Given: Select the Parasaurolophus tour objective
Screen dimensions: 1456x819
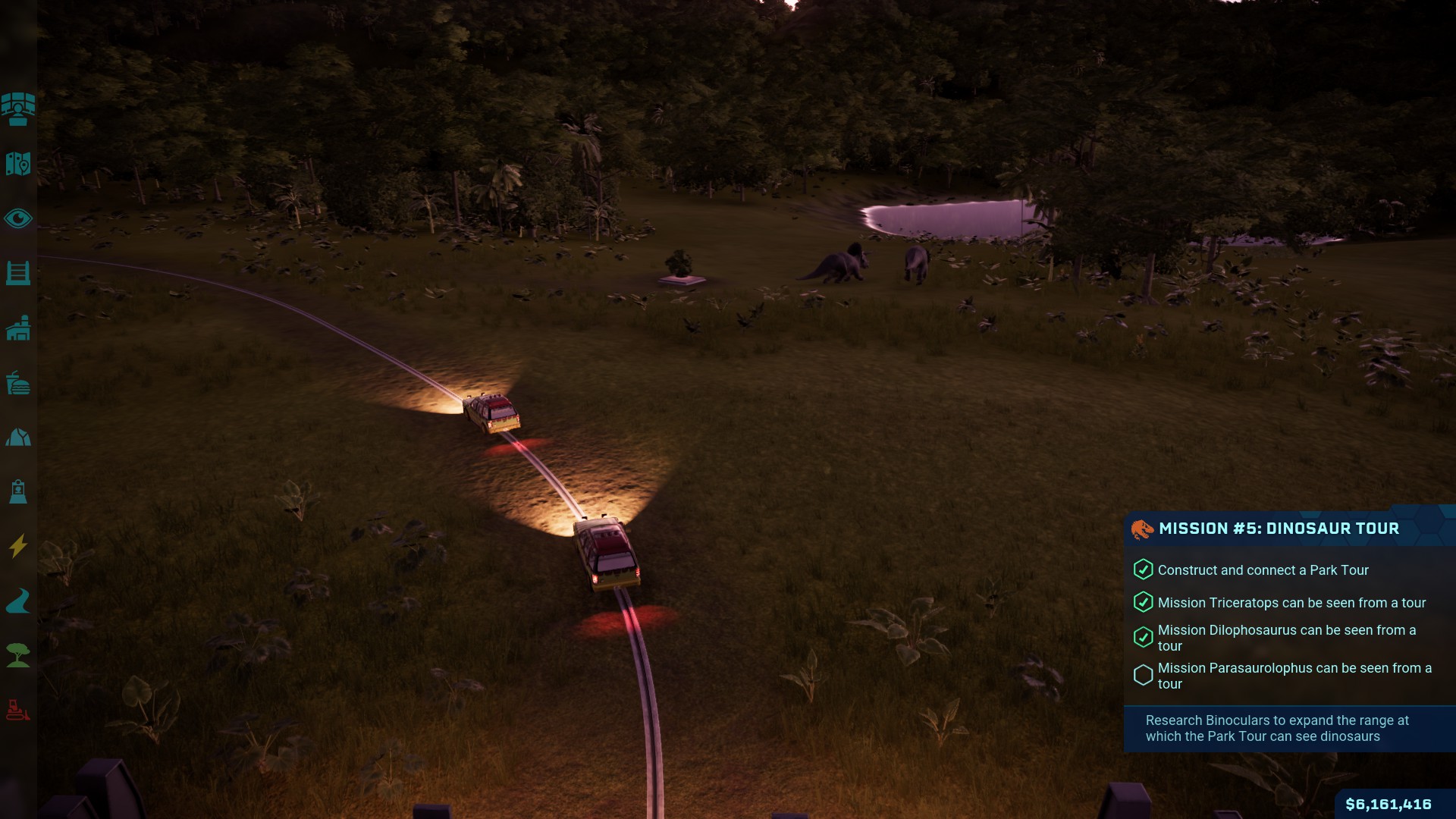Looking at the screenshot, I should [1294, 676].
